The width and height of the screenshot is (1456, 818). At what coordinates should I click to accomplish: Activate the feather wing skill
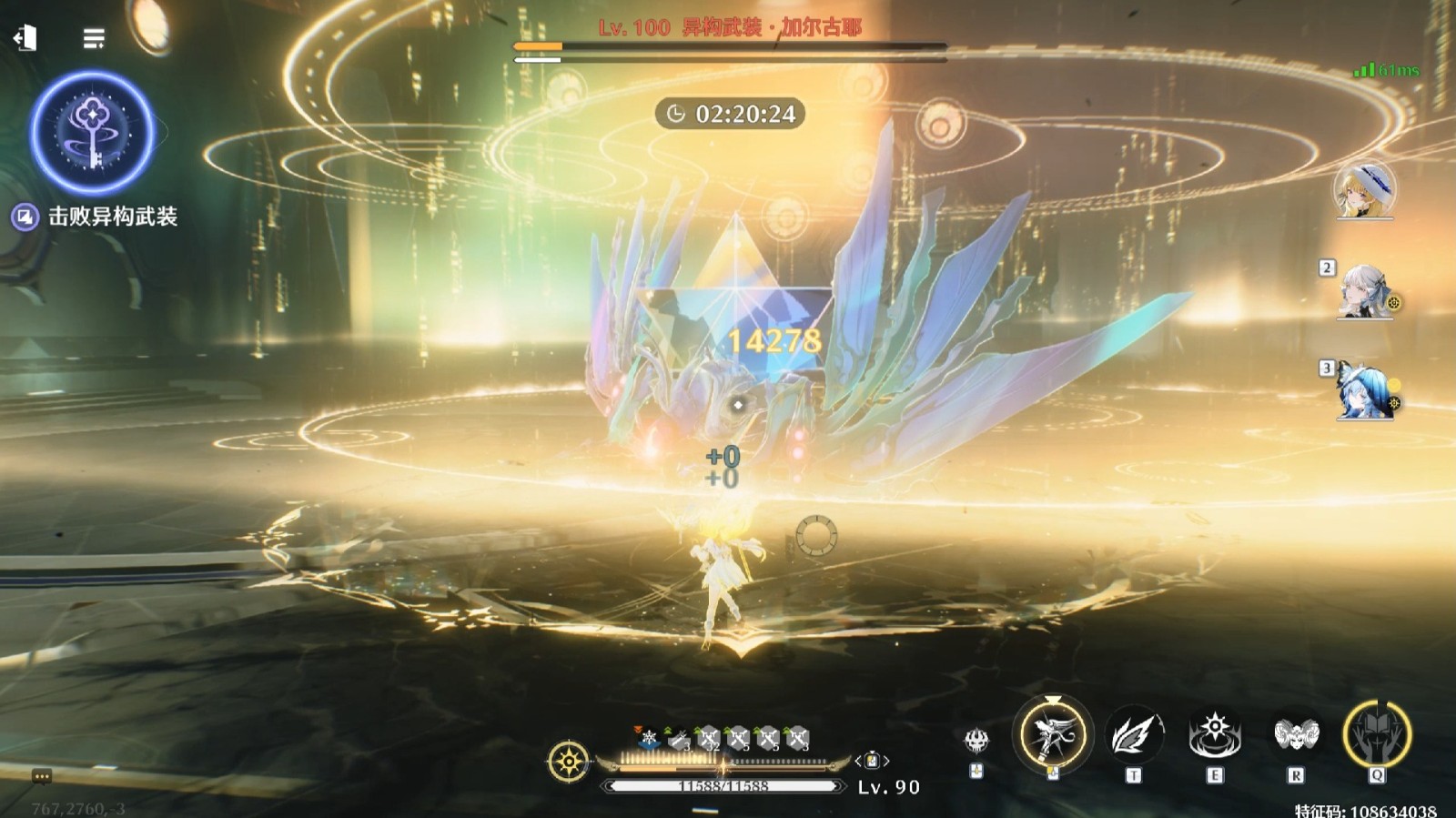(1133, 735)
